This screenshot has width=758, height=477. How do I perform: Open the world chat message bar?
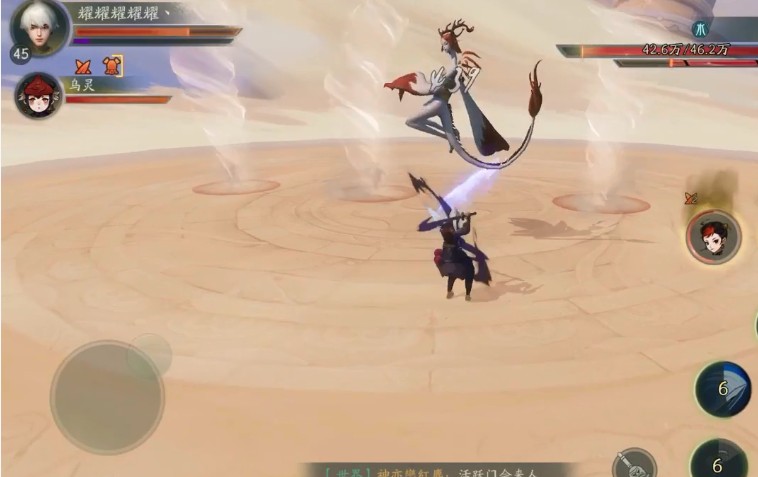point(440,469)
